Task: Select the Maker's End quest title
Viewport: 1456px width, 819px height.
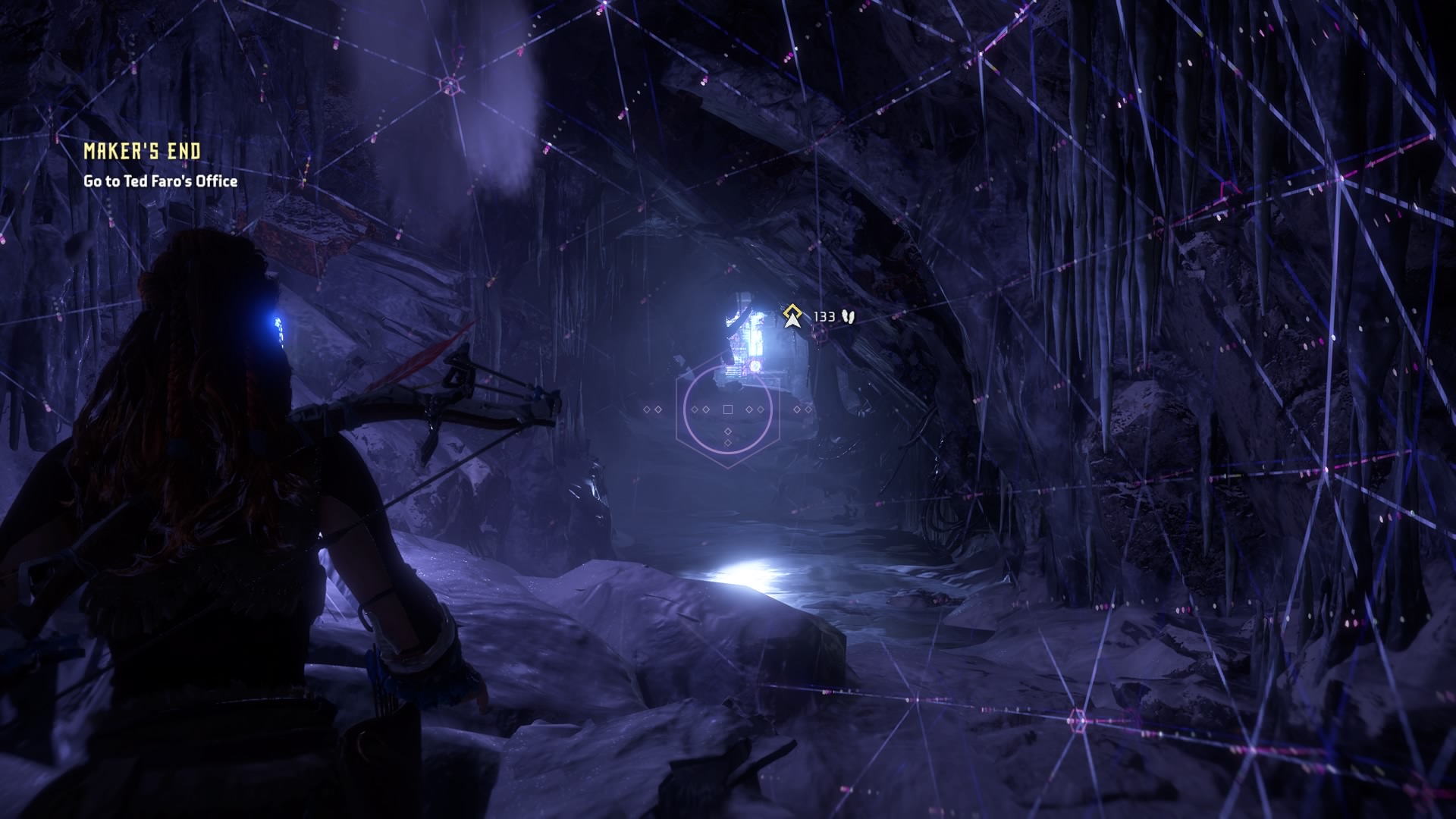Action: click(143, 152)
